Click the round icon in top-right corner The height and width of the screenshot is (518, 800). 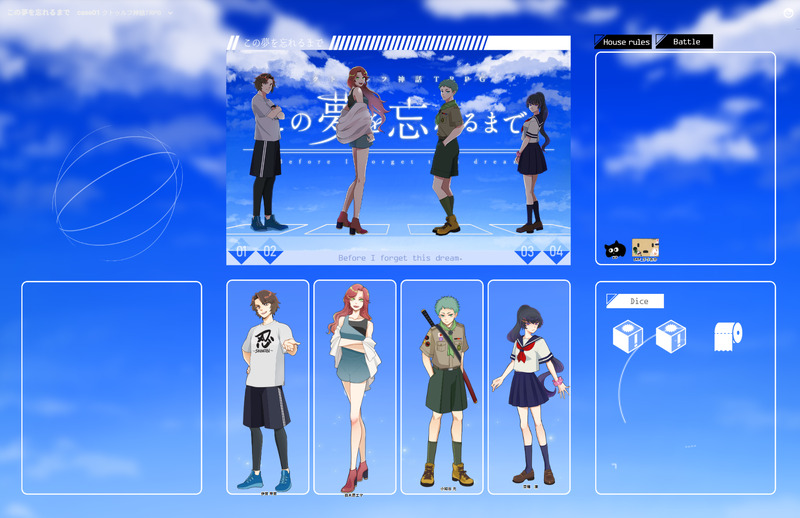(788, 13)
